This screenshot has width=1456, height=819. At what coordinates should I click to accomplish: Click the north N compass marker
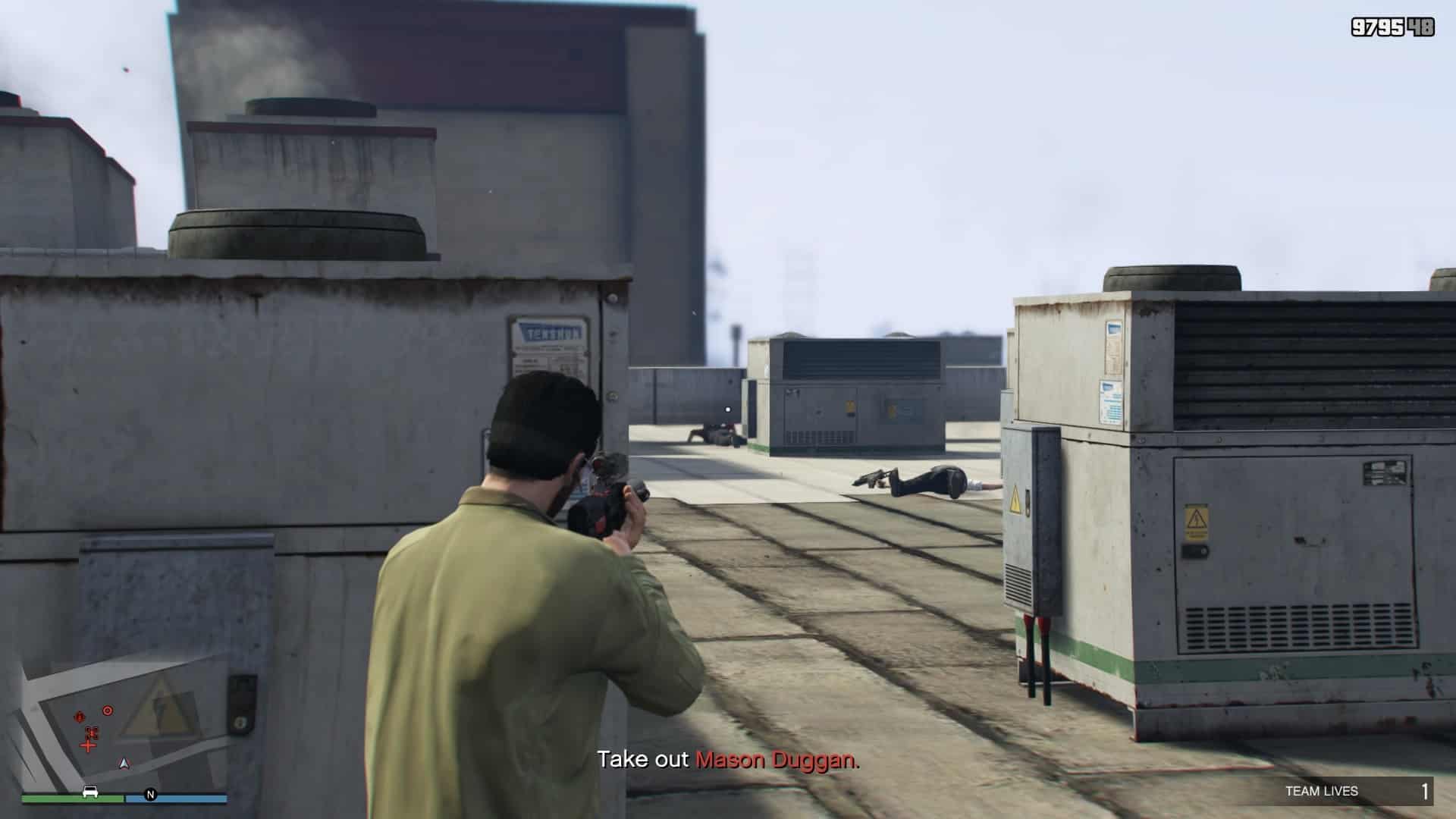tap(150, 795)
